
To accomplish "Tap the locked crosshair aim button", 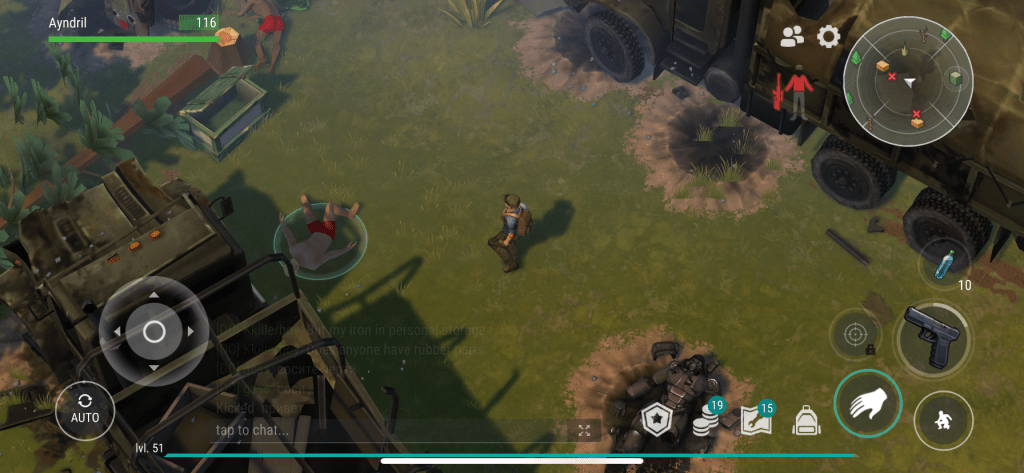I will 856,333.
